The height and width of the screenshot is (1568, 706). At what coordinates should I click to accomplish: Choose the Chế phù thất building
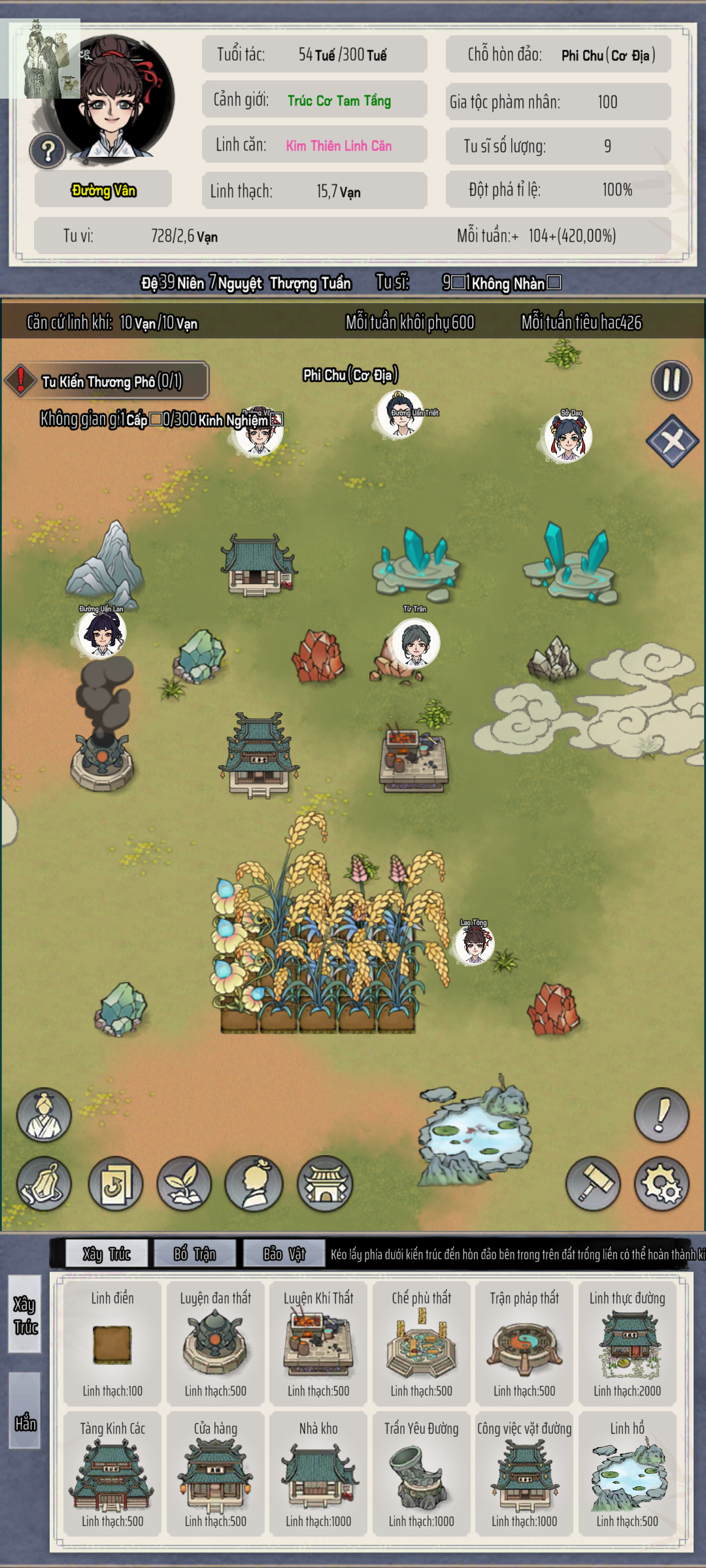422,1343
